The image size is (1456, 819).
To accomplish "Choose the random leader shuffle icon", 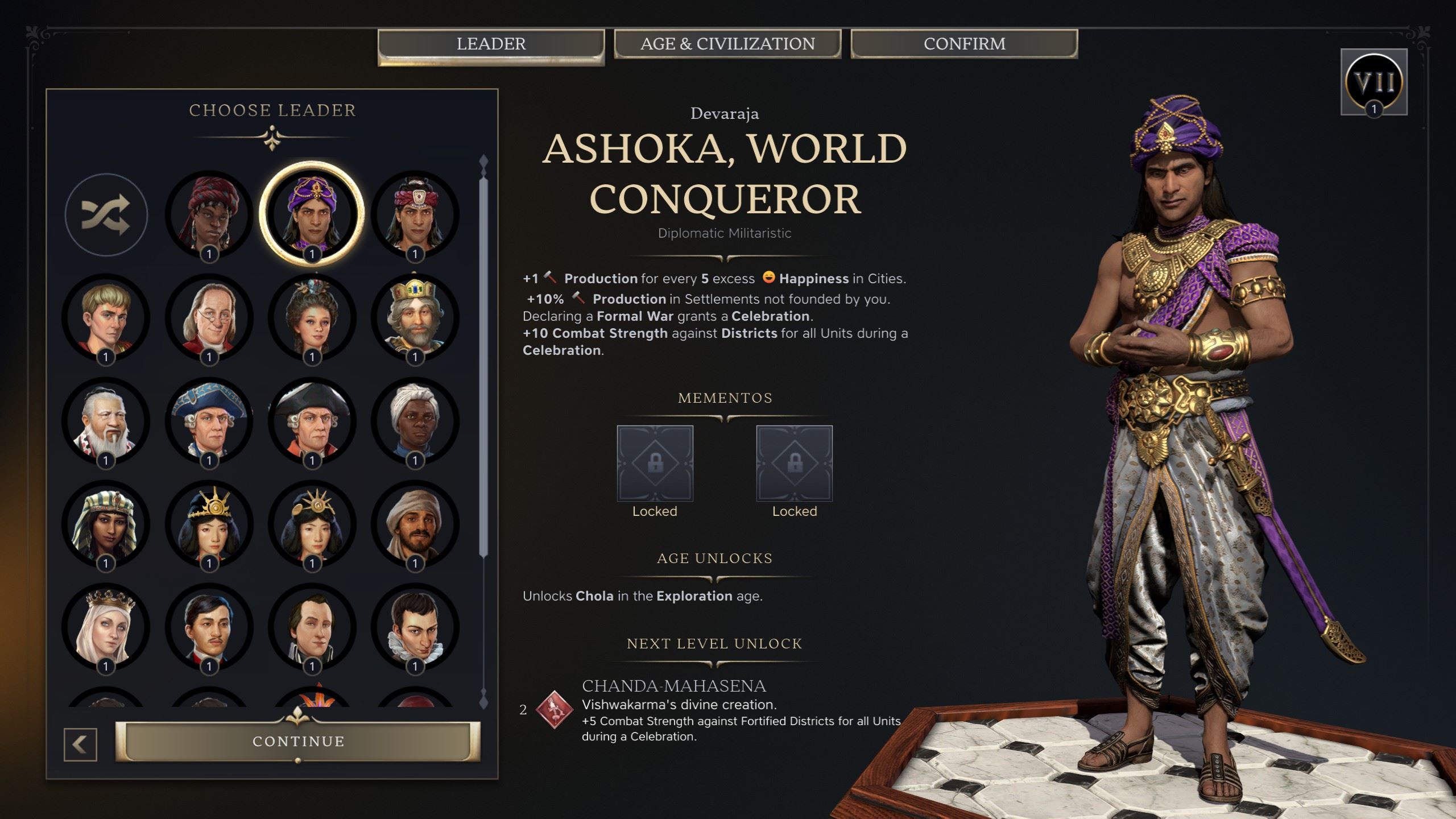I will pyautogui.click(x=106, y=215).
